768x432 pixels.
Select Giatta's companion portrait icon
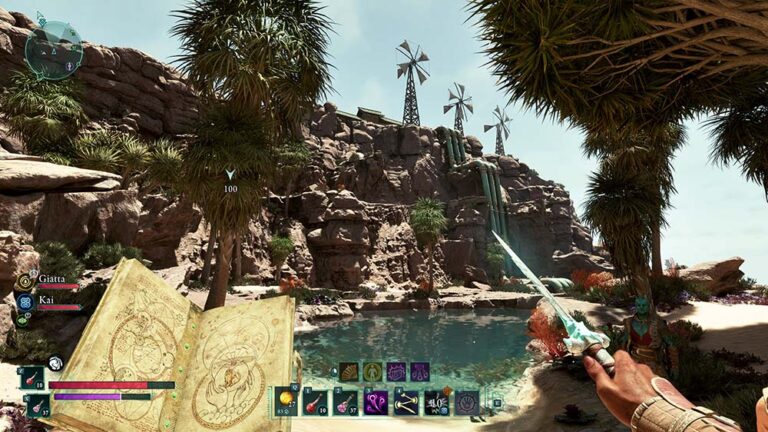(26, 281)
